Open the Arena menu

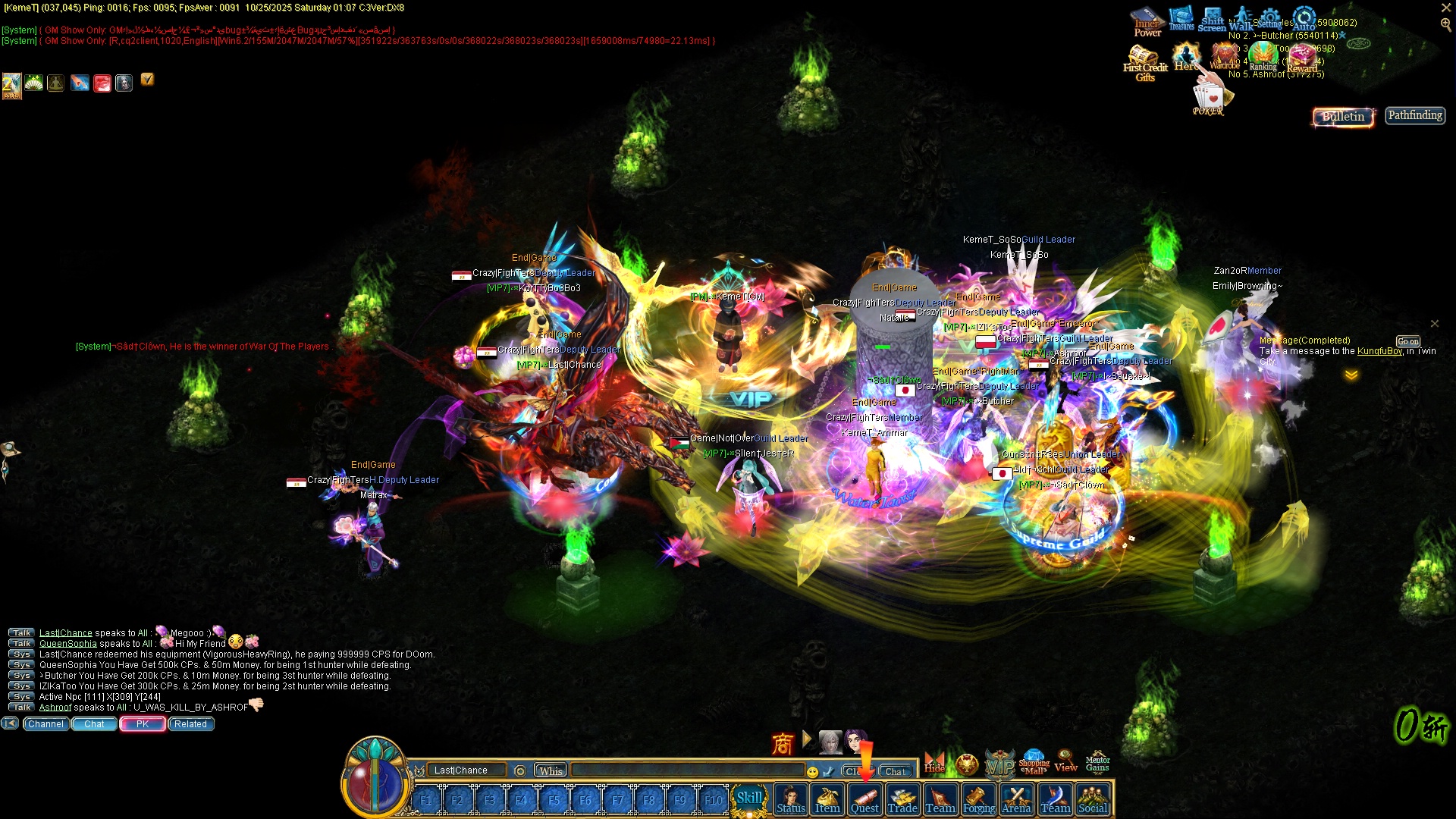click(x=1016, y=801)
